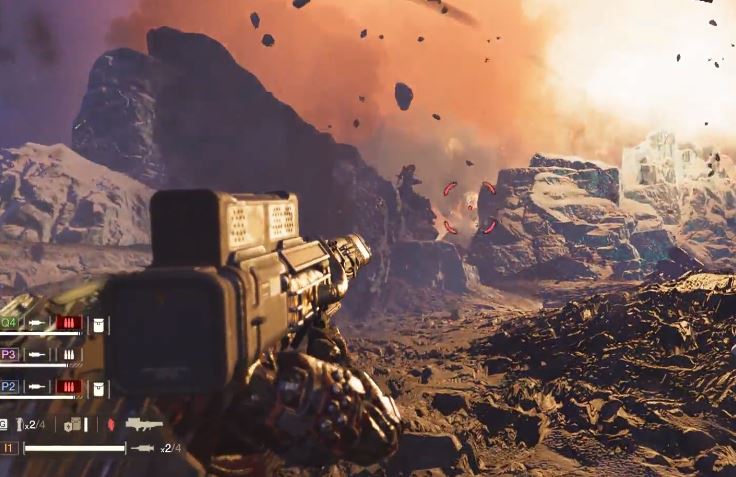Screen dimensions: 736x477
Task: Select the Q4 squad member tag
Action: (9, 323)
